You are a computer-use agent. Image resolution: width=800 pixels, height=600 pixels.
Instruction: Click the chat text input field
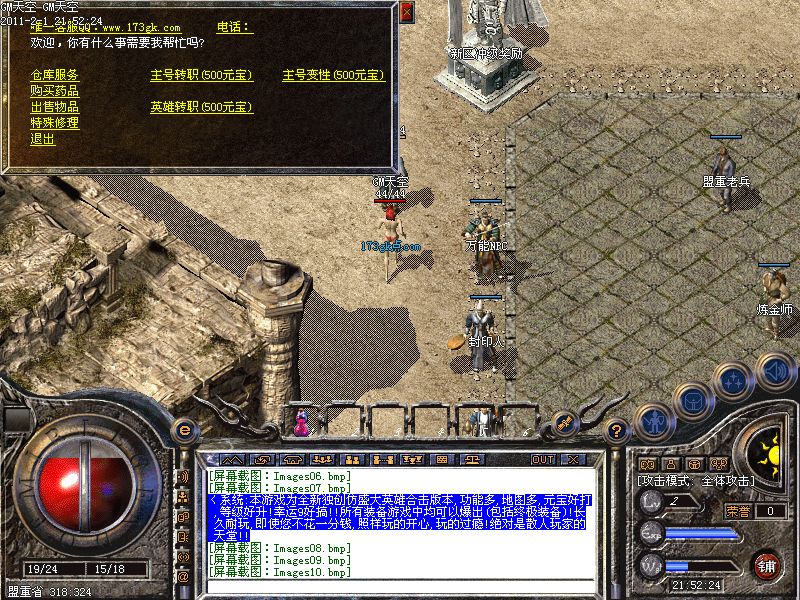400,587
